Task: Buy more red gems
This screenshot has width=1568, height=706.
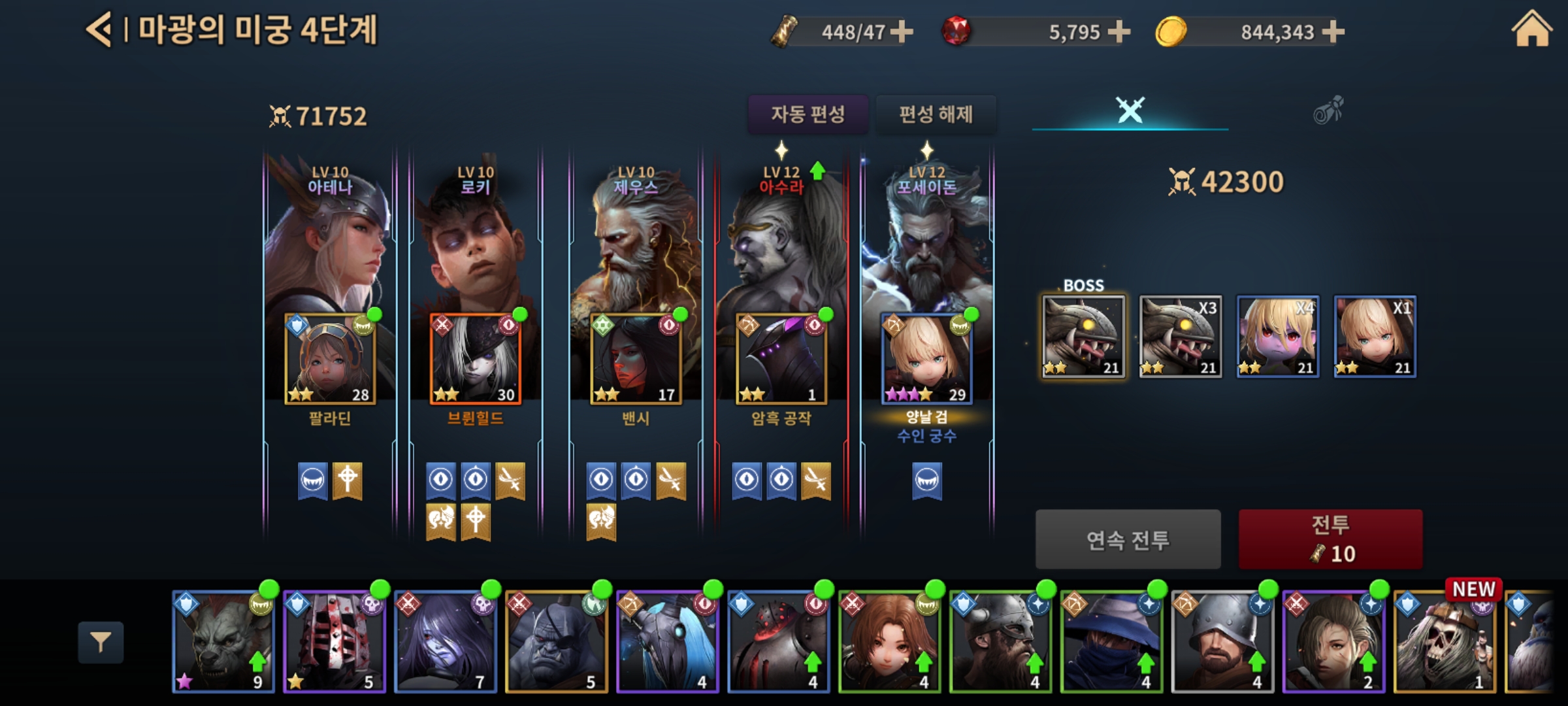Action: (1119, 31)
